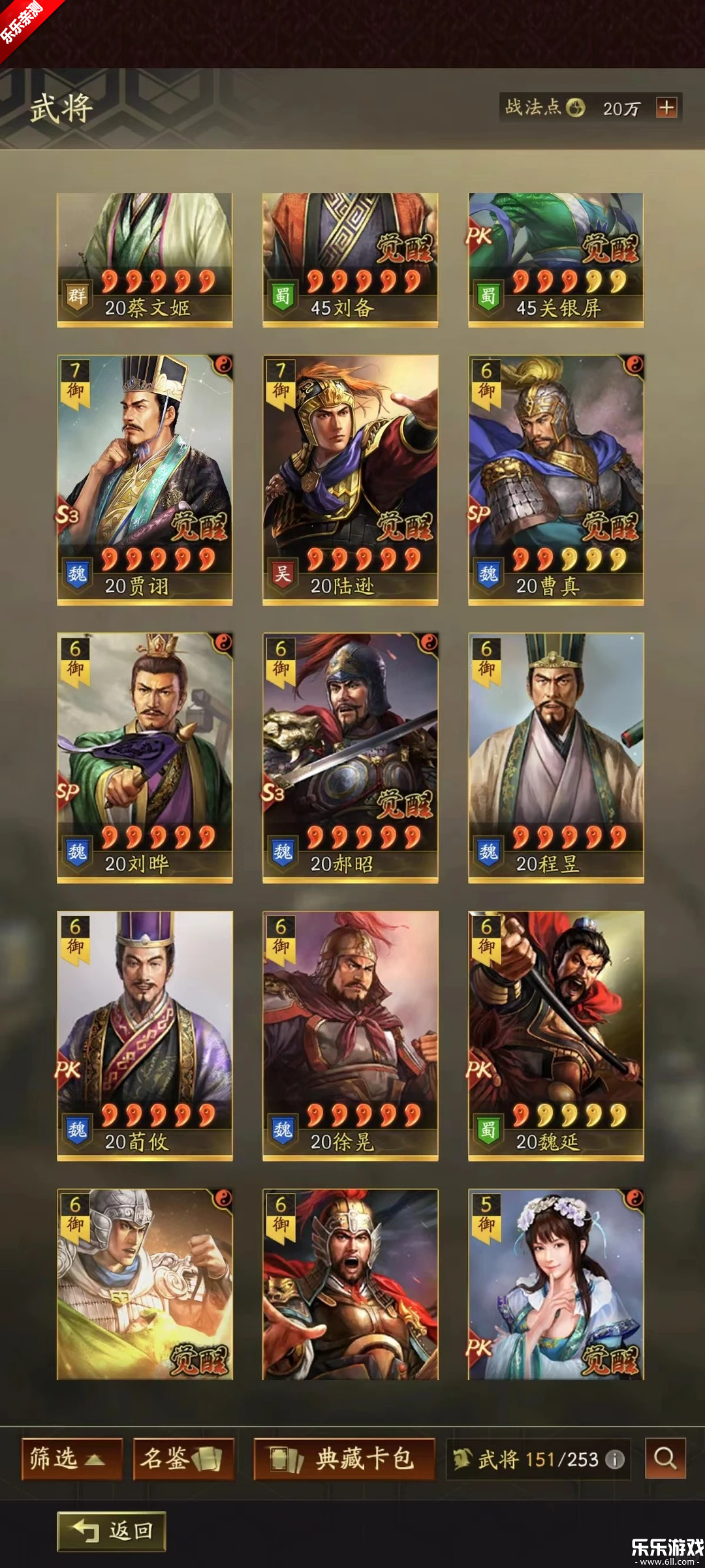The height and width of the screenshot is (1568, 705).
Task: Choose the 魏延 general card
Action: [556, 1035]
